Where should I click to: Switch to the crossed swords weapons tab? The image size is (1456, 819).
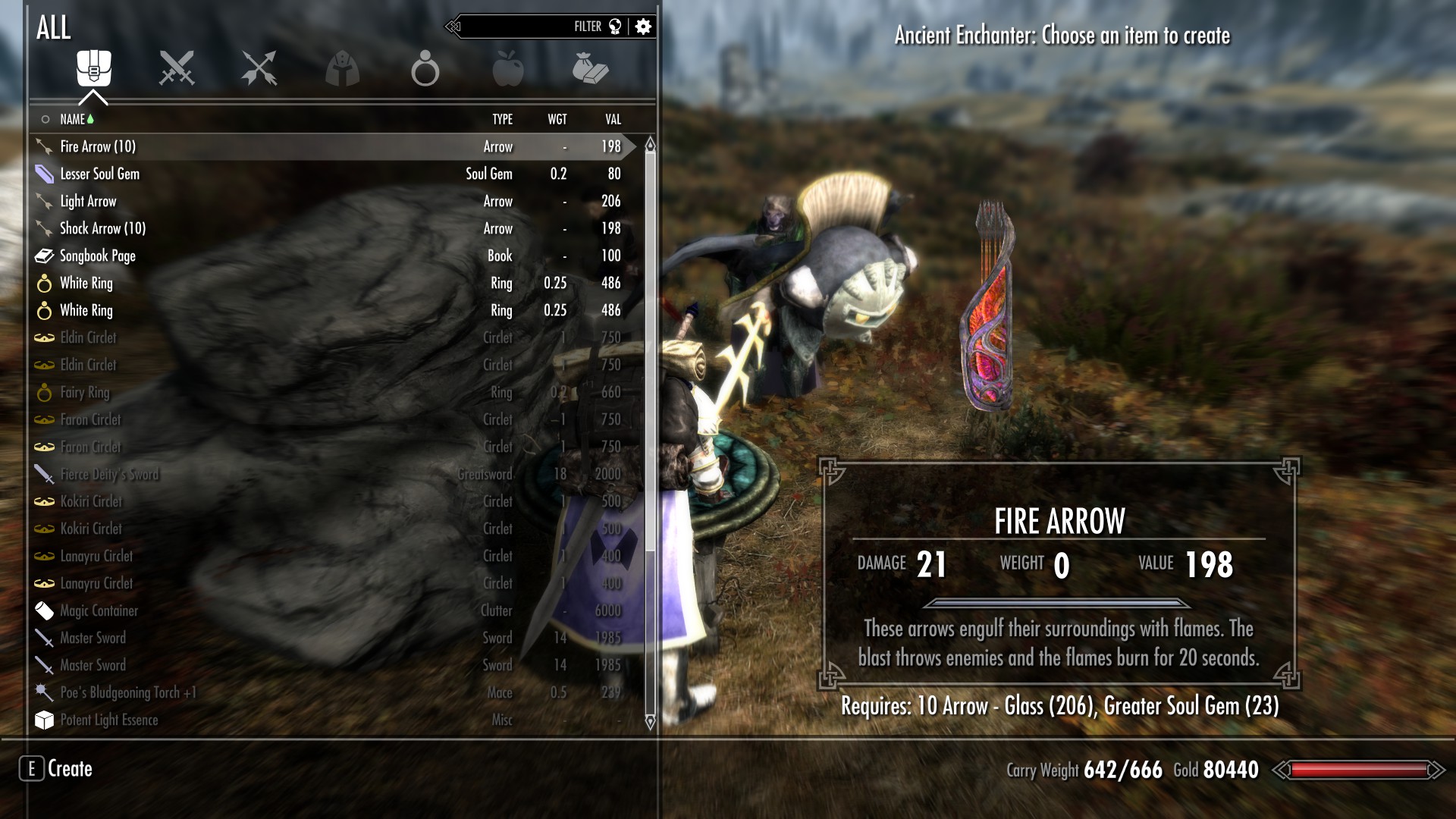tap(177, 68)
